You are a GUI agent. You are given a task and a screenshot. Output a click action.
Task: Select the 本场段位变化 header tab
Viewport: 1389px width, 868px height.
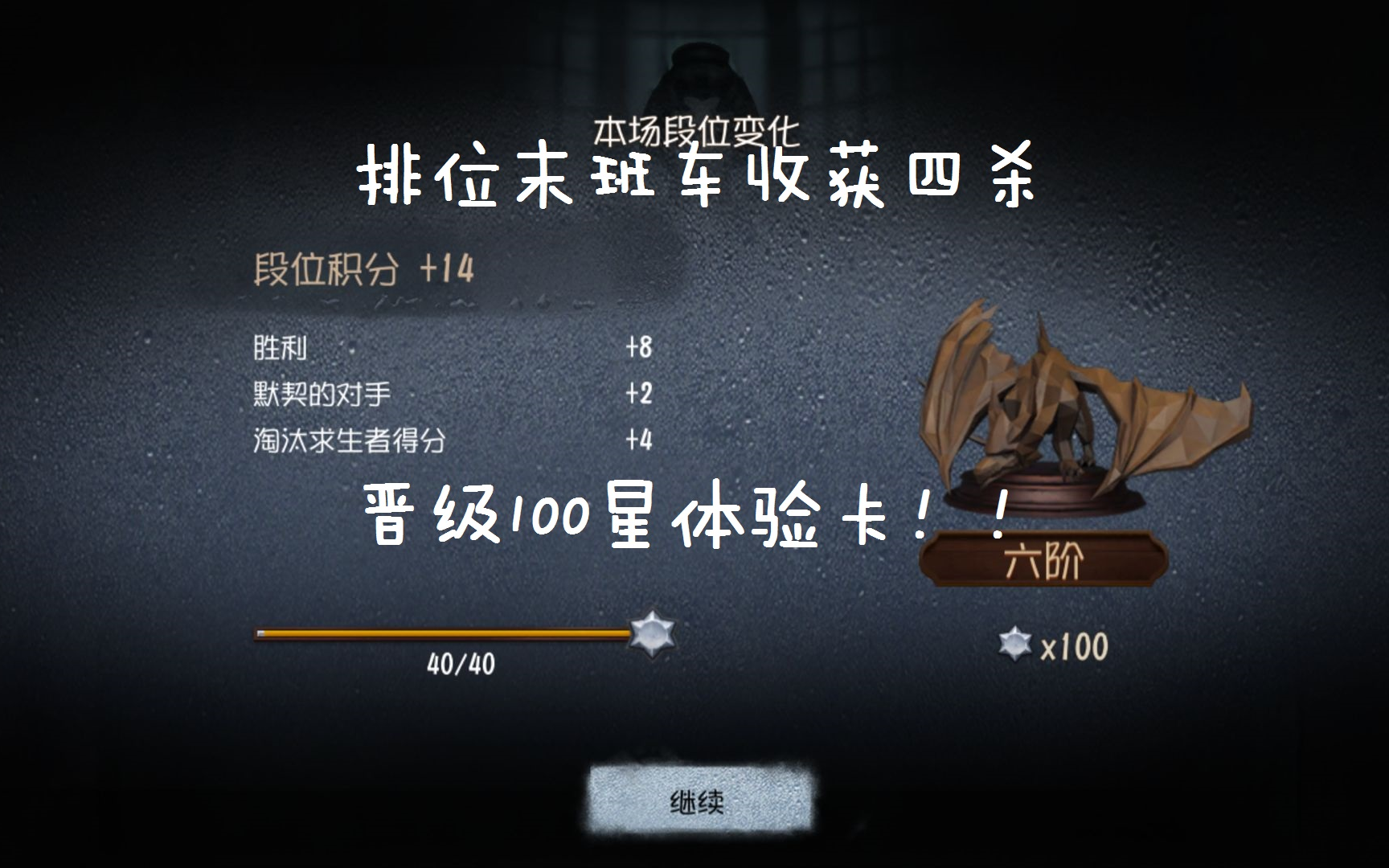694,129
